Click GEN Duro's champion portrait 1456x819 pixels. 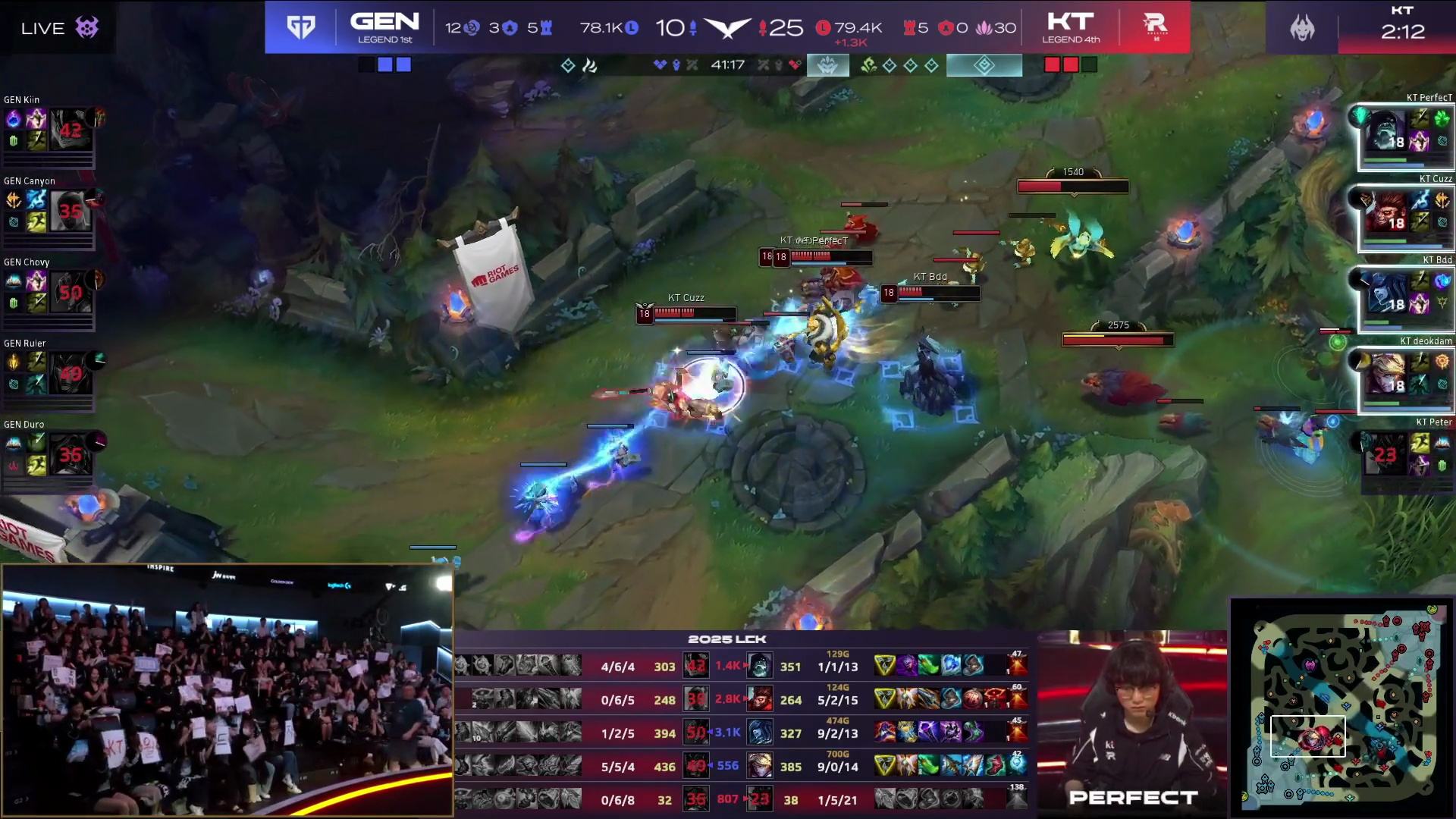[x=70, y=455]
